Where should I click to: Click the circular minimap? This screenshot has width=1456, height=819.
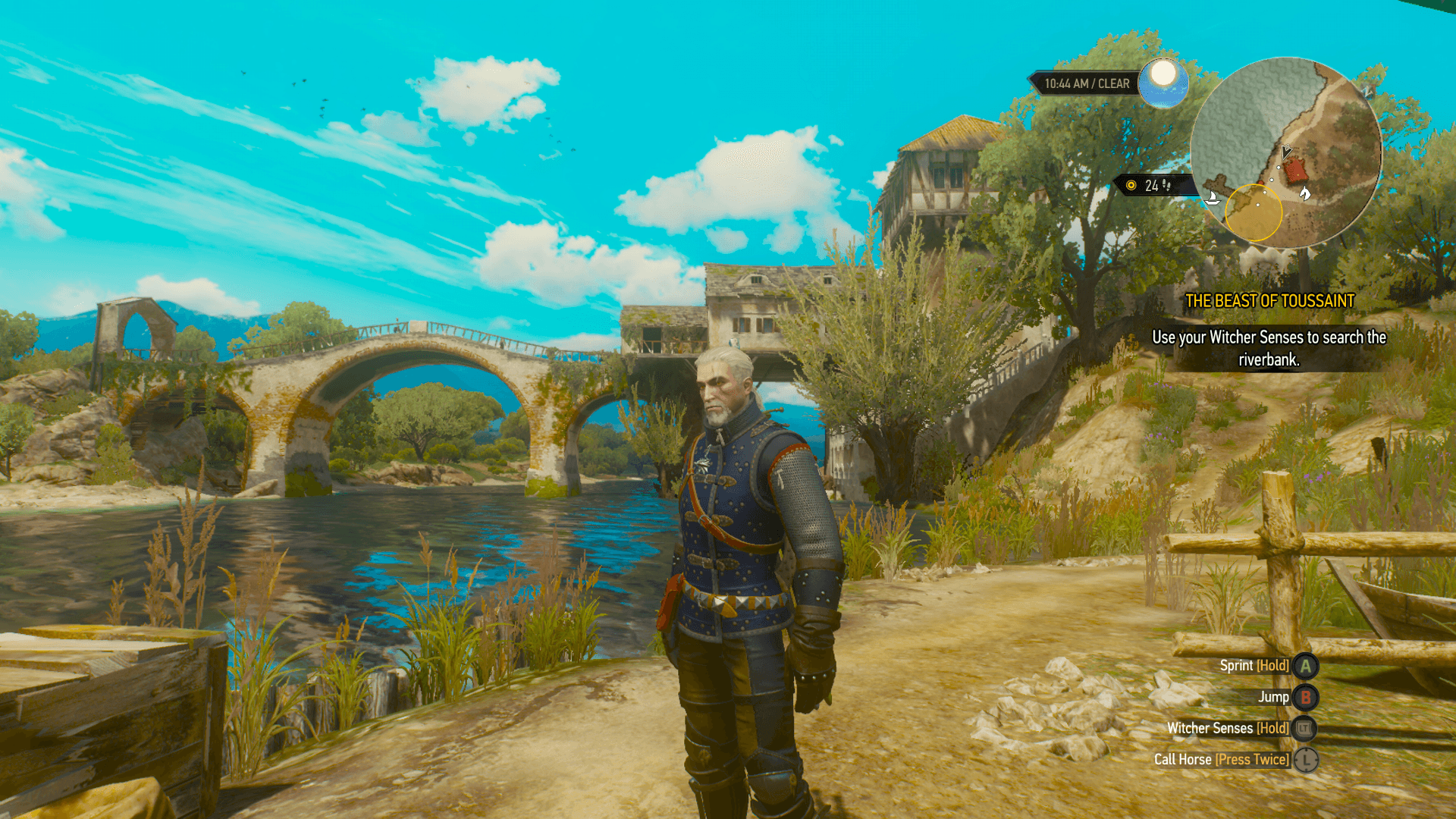[x=1286, y=152]
